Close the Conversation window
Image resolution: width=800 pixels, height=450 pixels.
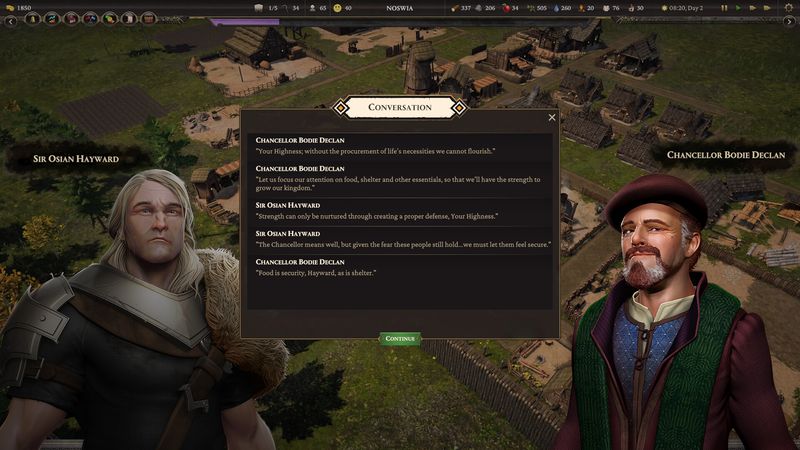[552, 118]
